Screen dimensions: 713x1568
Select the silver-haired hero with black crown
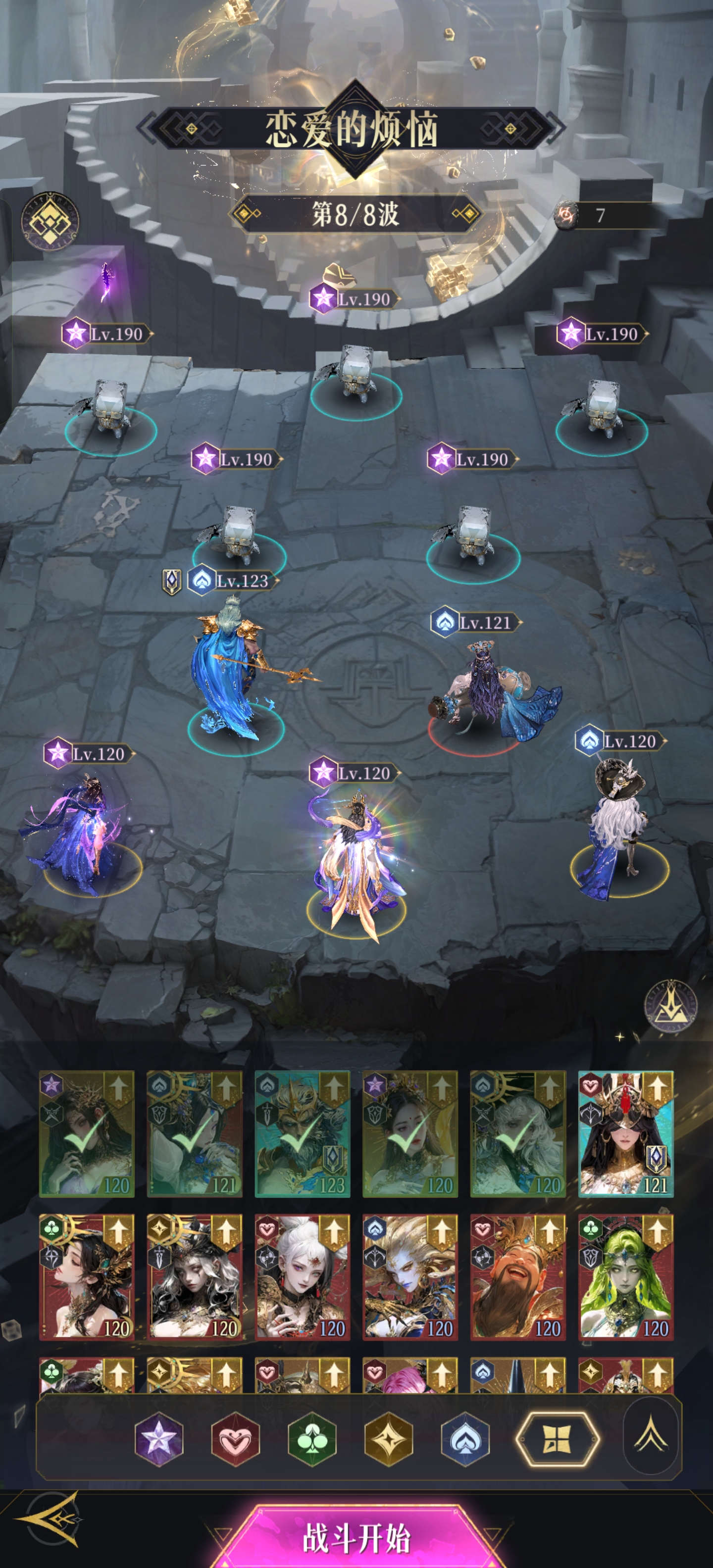pyautogui.click(x=194, y=1277)
